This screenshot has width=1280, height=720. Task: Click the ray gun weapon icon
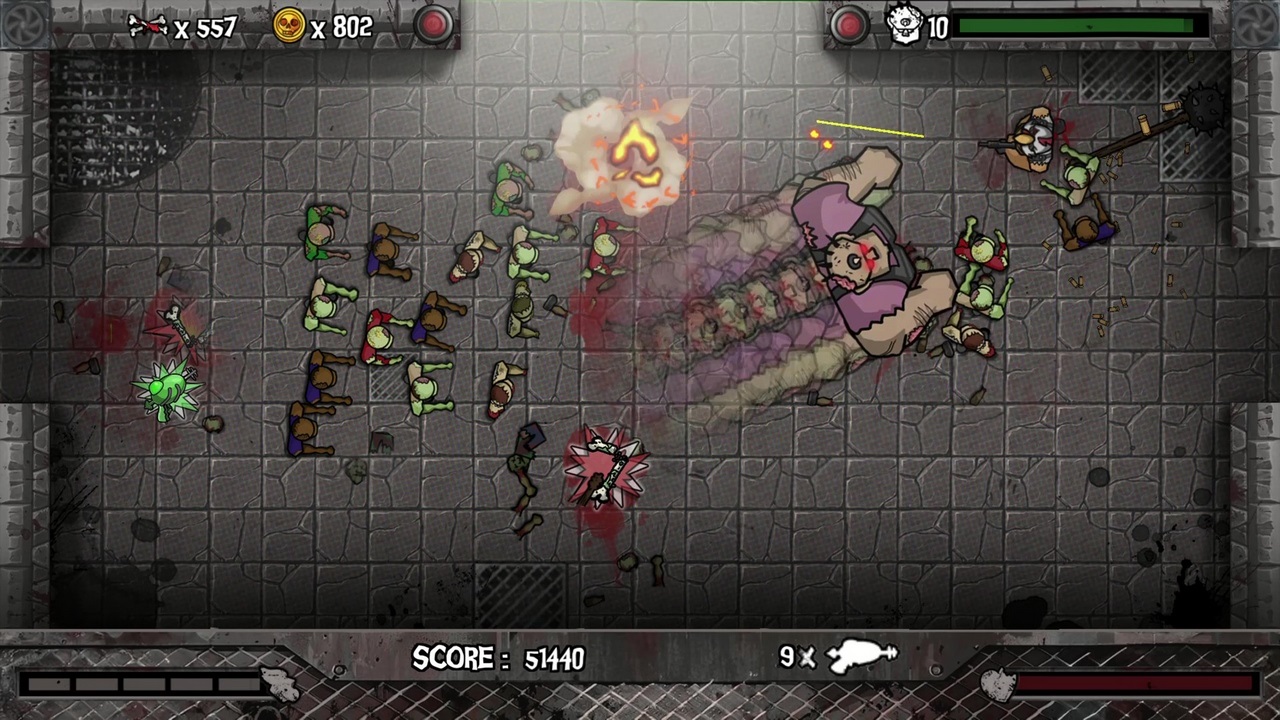(860, 656)
